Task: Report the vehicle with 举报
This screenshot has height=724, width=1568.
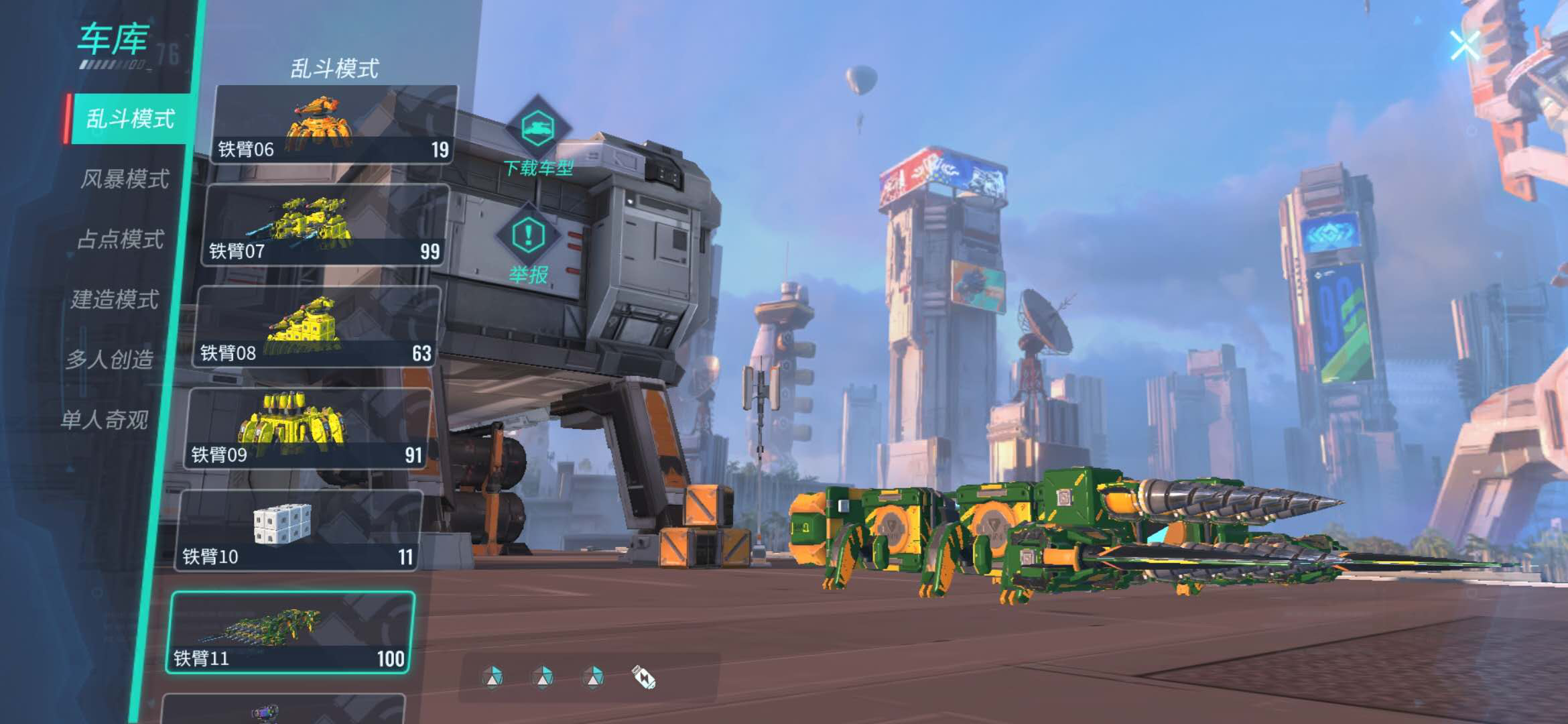Action: tap(529, 248)
